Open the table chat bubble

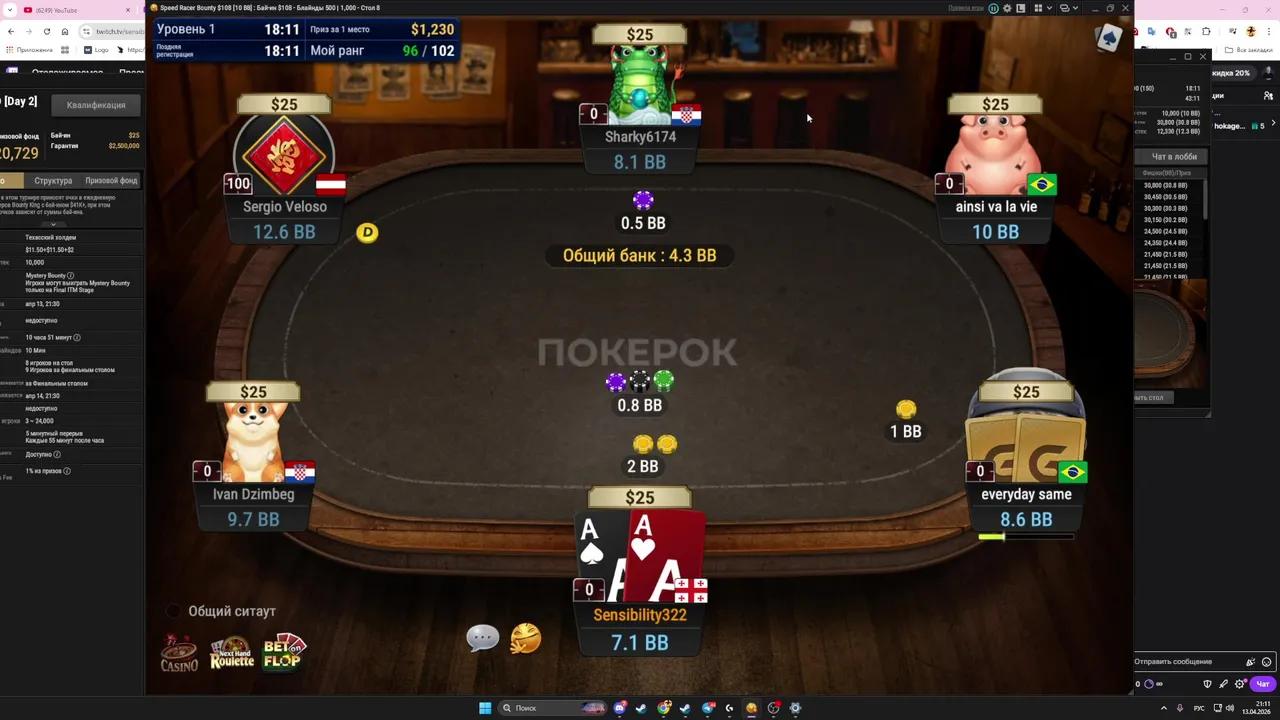click(x=483, y=637)
